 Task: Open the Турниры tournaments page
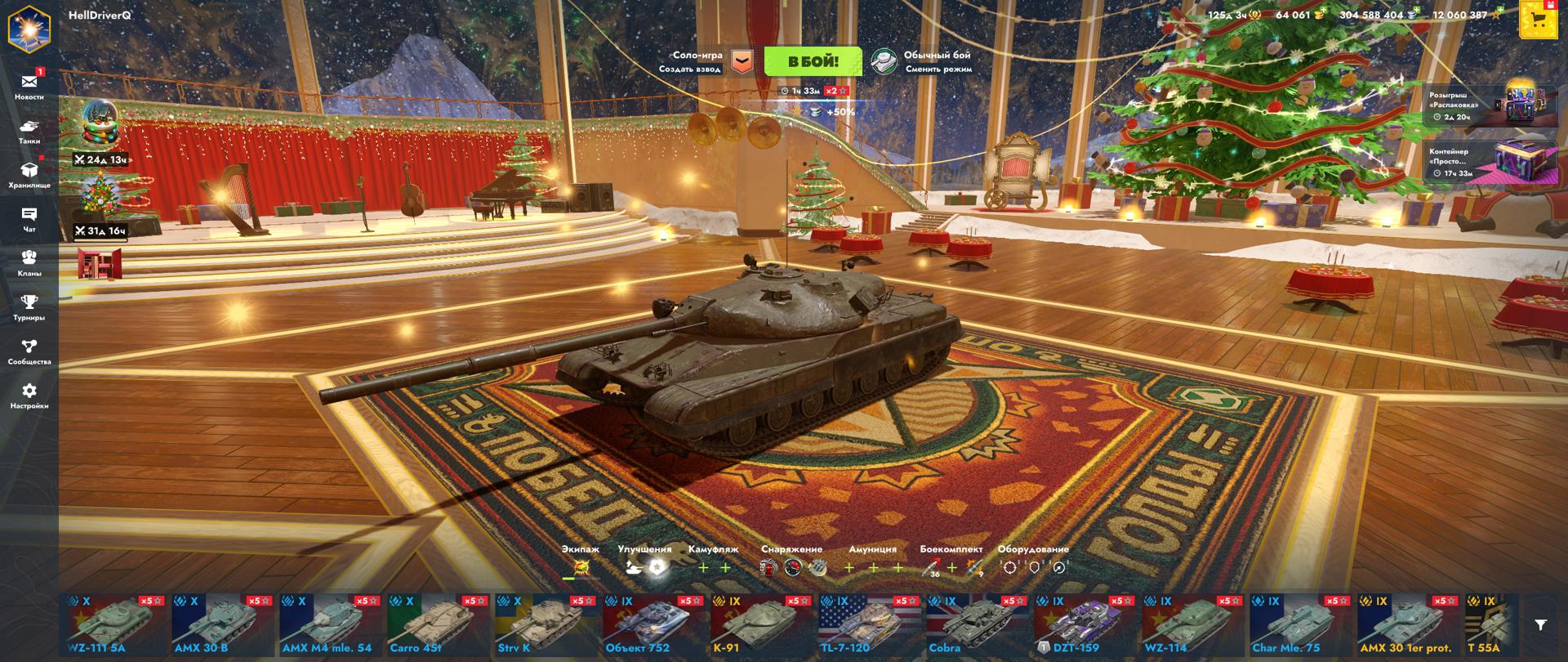click(x=29, y=306)
